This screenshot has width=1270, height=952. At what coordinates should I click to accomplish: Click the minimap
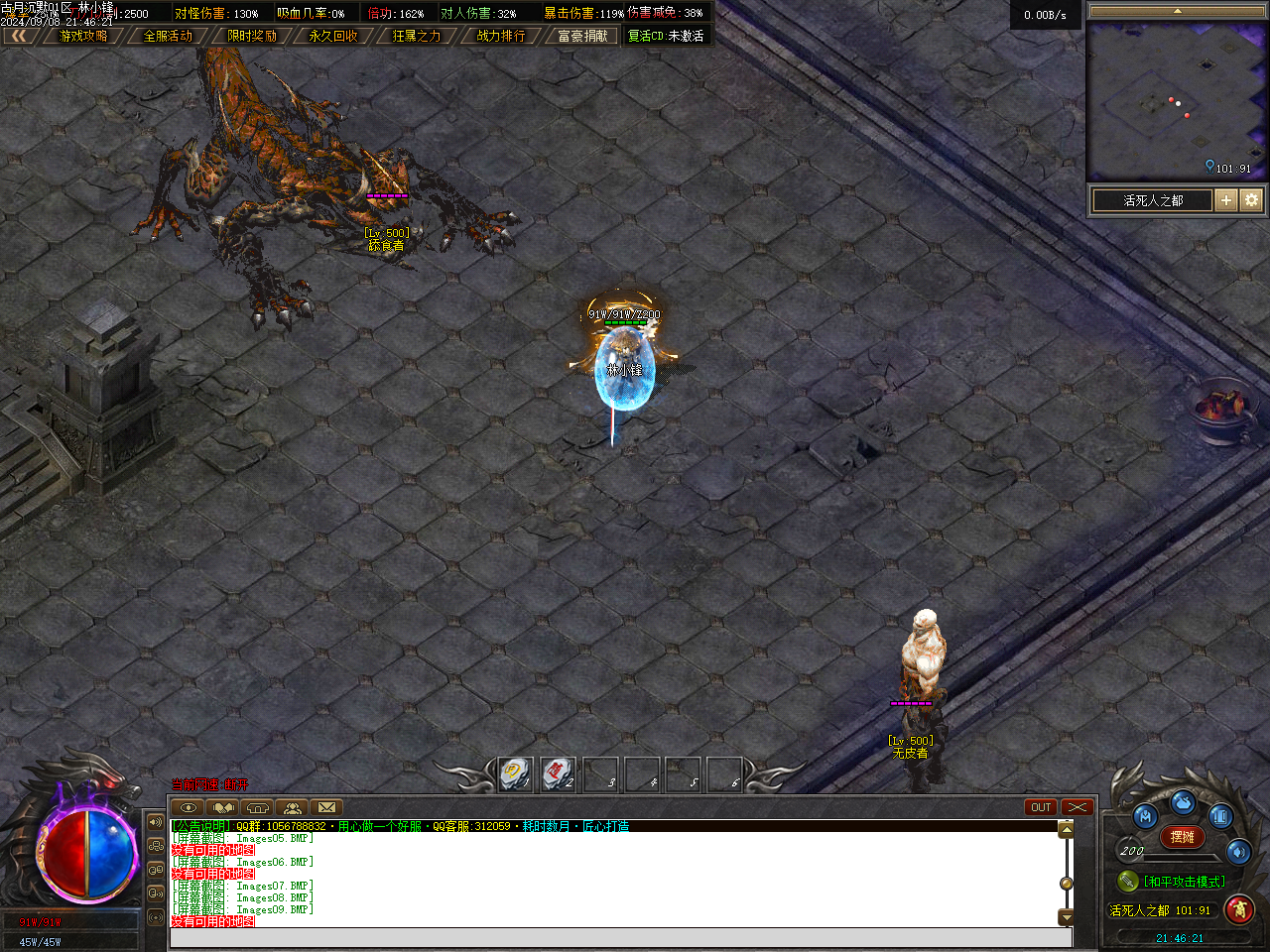pyautogui.click(x=1177, y=99)
